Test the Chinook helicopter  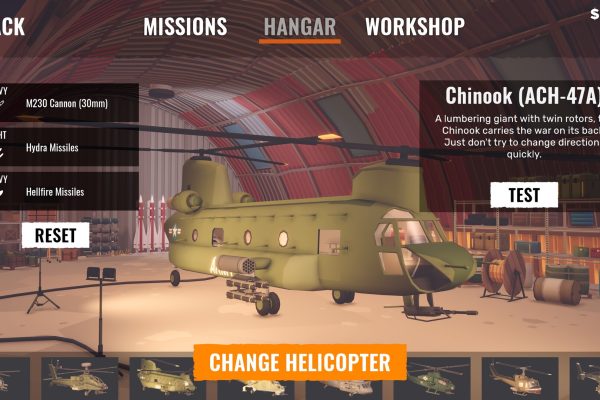pyautogui.click(x=525, y=194)
